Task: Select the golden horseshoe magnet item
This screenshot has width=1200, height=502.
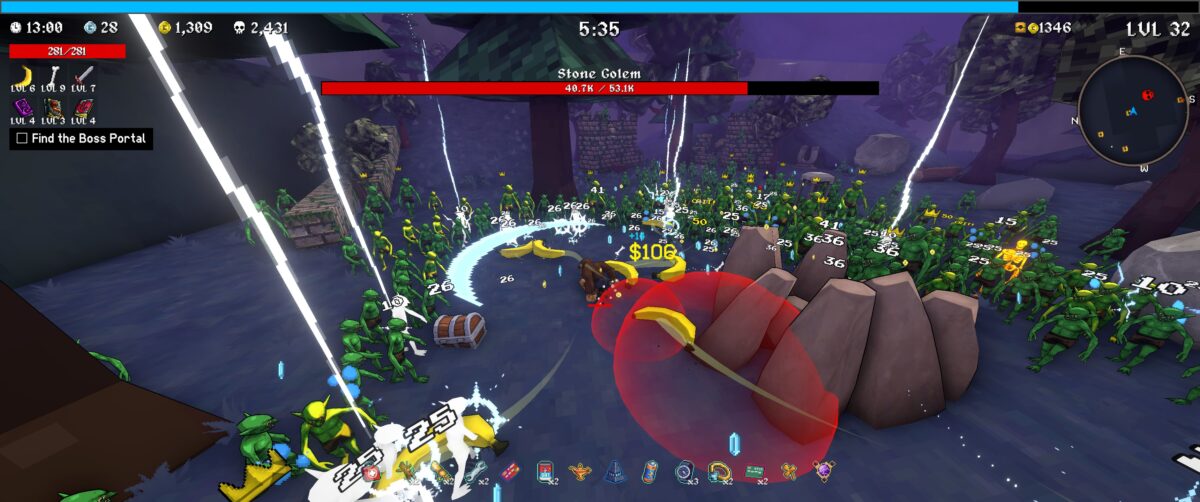Action: (x=717, y=470)
